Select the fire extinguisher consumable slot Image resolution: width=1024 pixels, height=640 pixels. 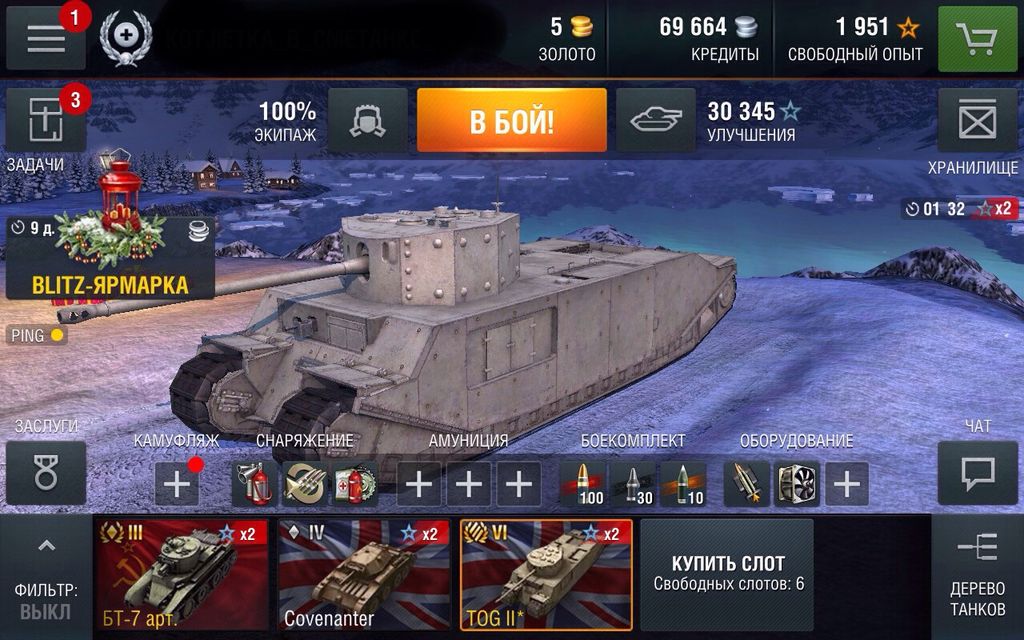pyautogui.click(x=255, y=484)
